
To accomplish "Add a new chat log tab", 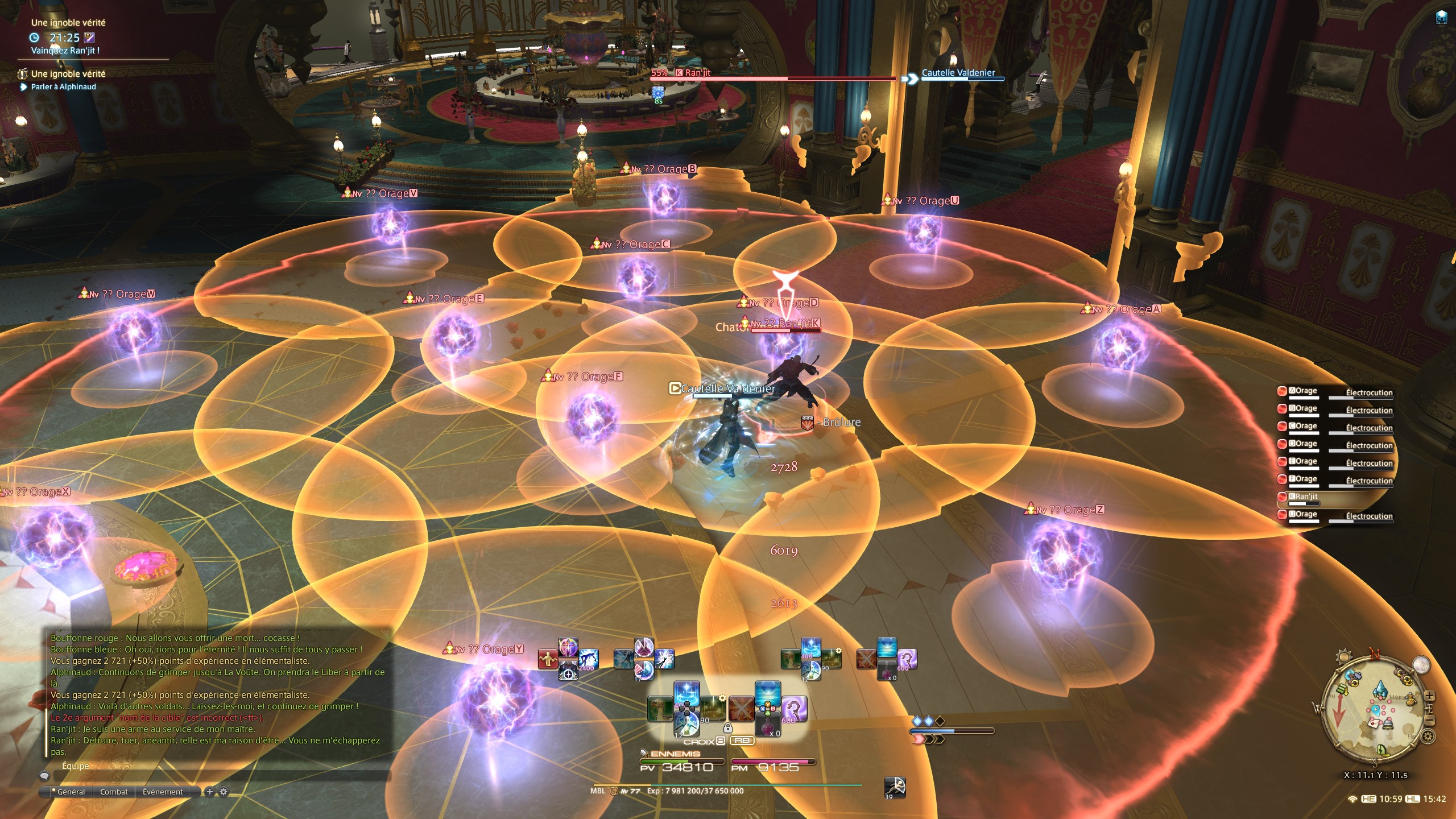I will [210, 792].
